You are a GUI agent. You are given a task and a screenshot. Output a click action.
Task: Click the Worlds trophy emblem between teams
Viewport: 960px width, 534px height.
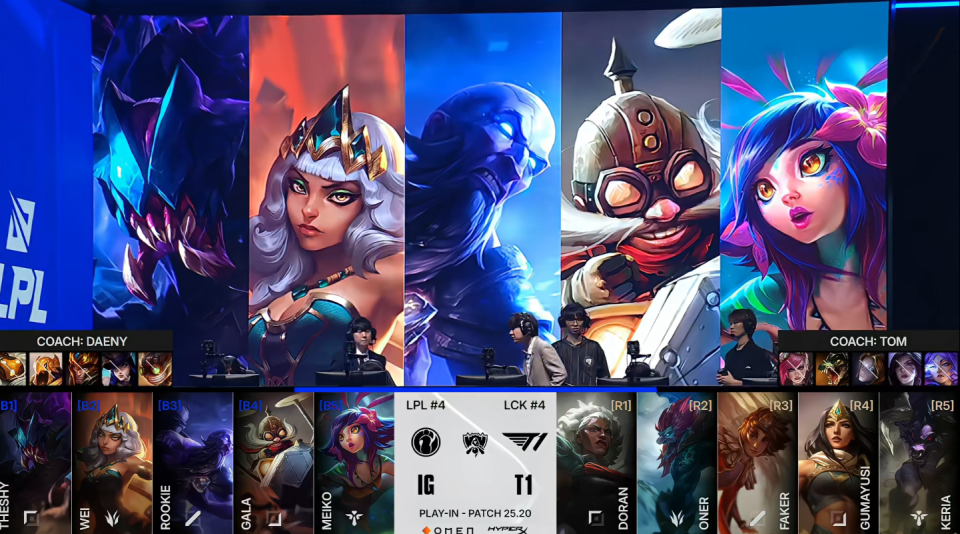[475, 443]
